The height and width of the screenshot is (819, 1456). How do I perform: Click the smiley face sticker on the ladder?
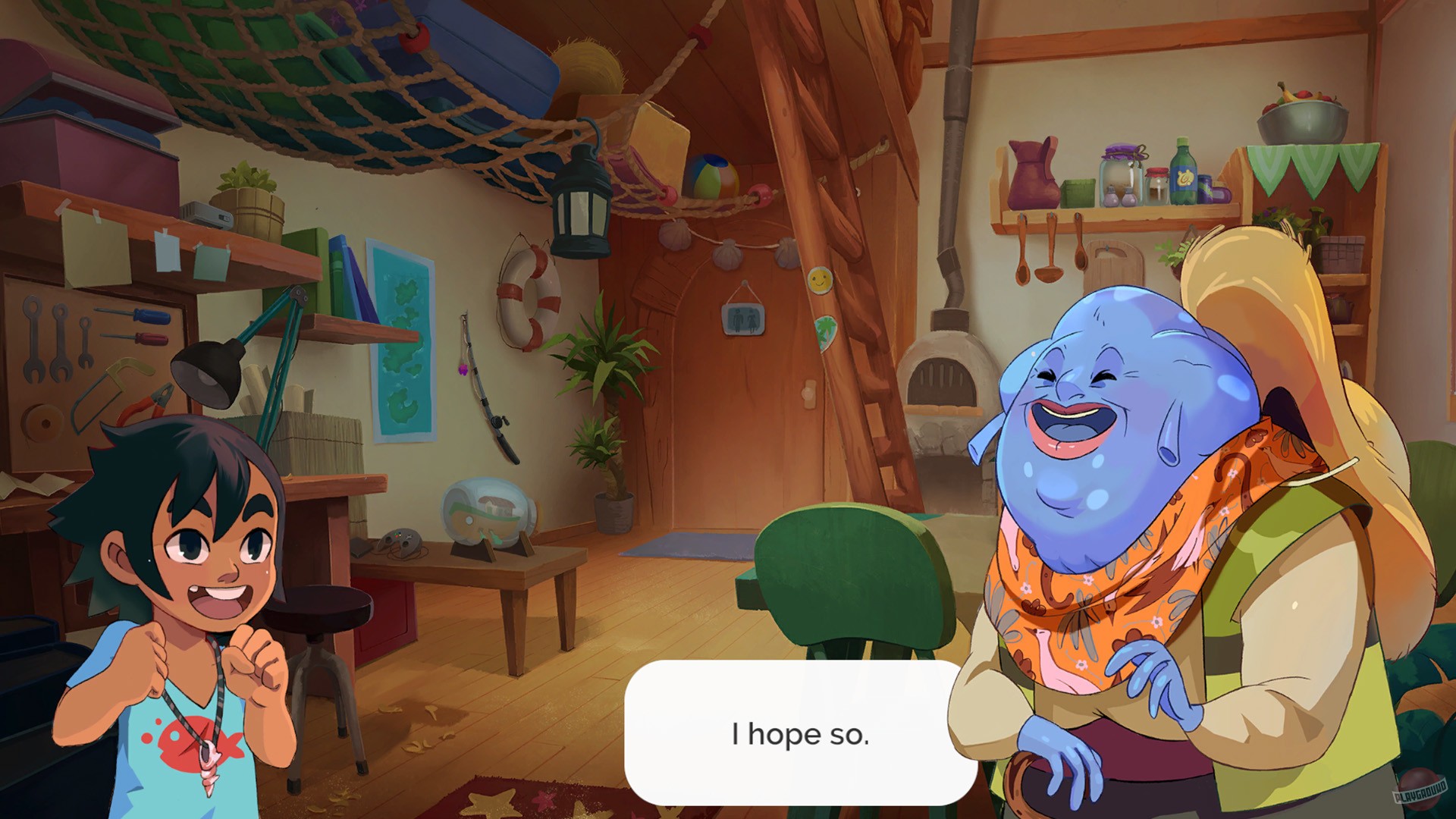click(x=820, y=279)
